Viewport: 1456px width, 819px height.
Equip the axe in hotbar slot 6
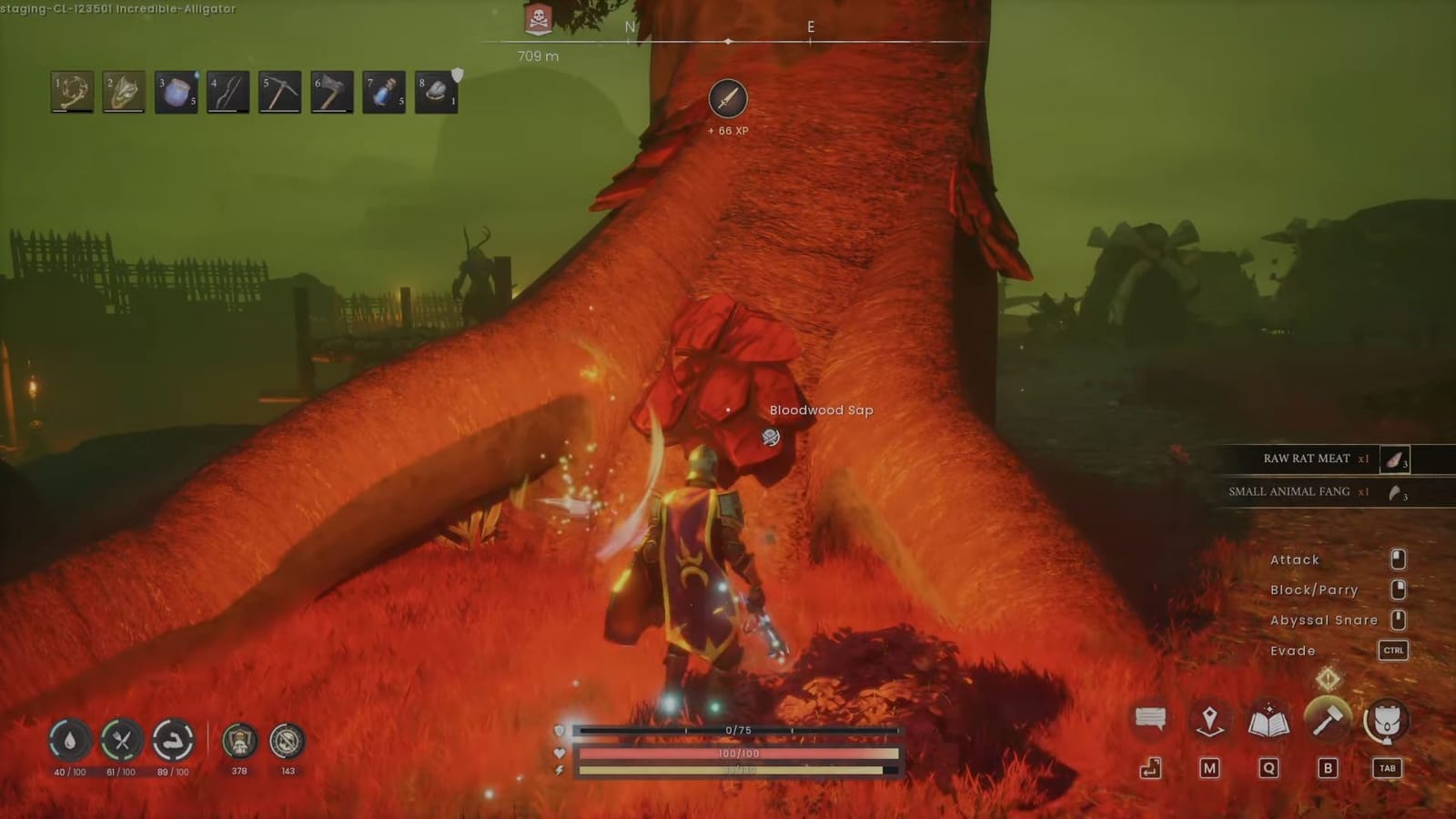[x=331, y=91]
